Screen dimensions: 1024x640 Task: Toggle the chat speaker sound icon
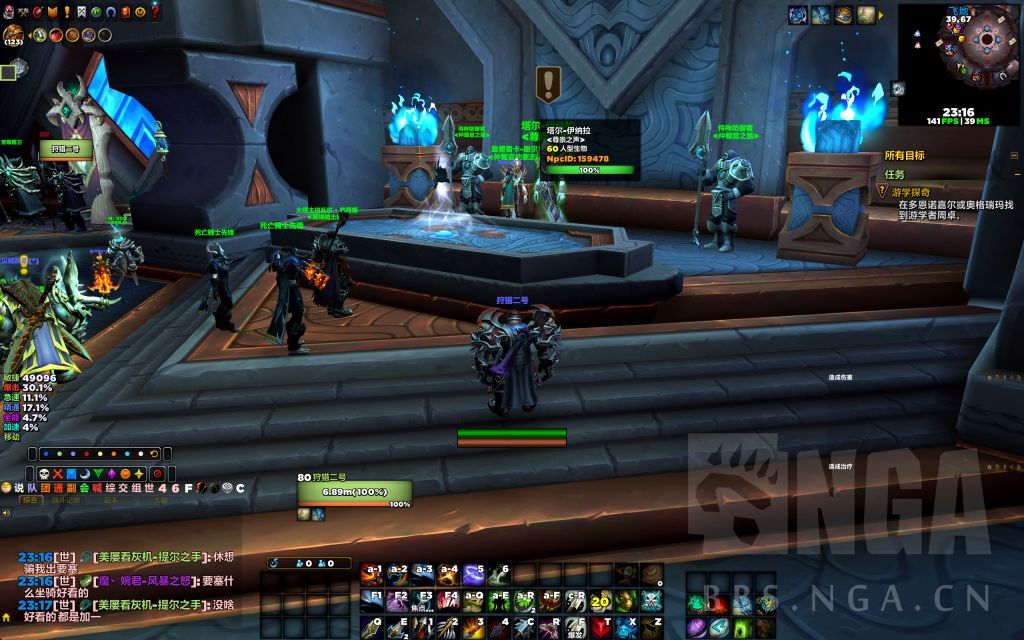click(6, 513)
